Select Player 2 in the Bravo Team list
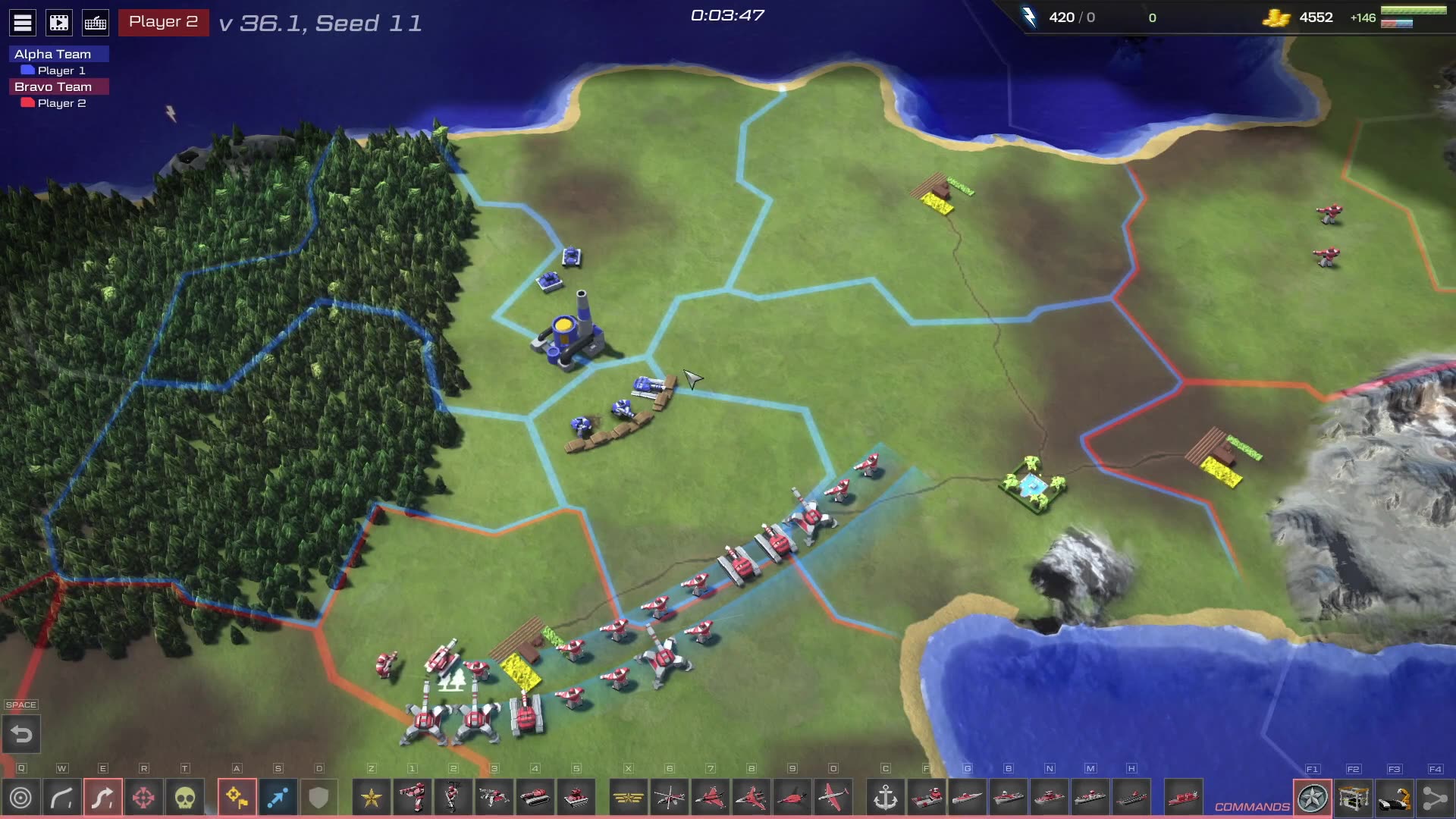 tap(61, 103)
